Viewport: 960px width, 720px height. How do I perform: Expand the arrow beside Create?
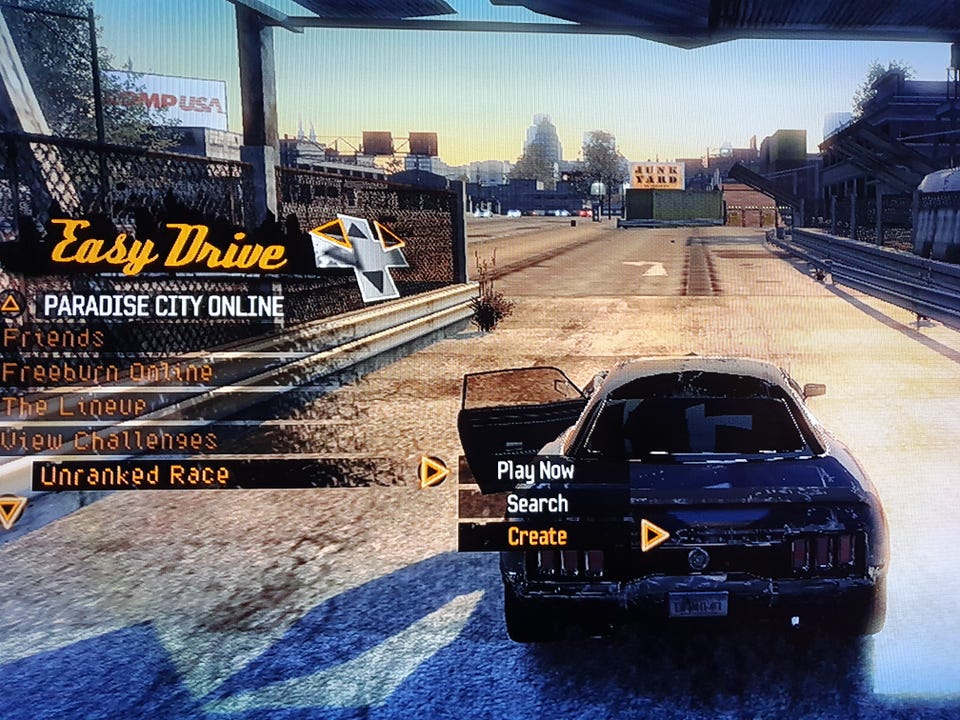coord(654,536)
